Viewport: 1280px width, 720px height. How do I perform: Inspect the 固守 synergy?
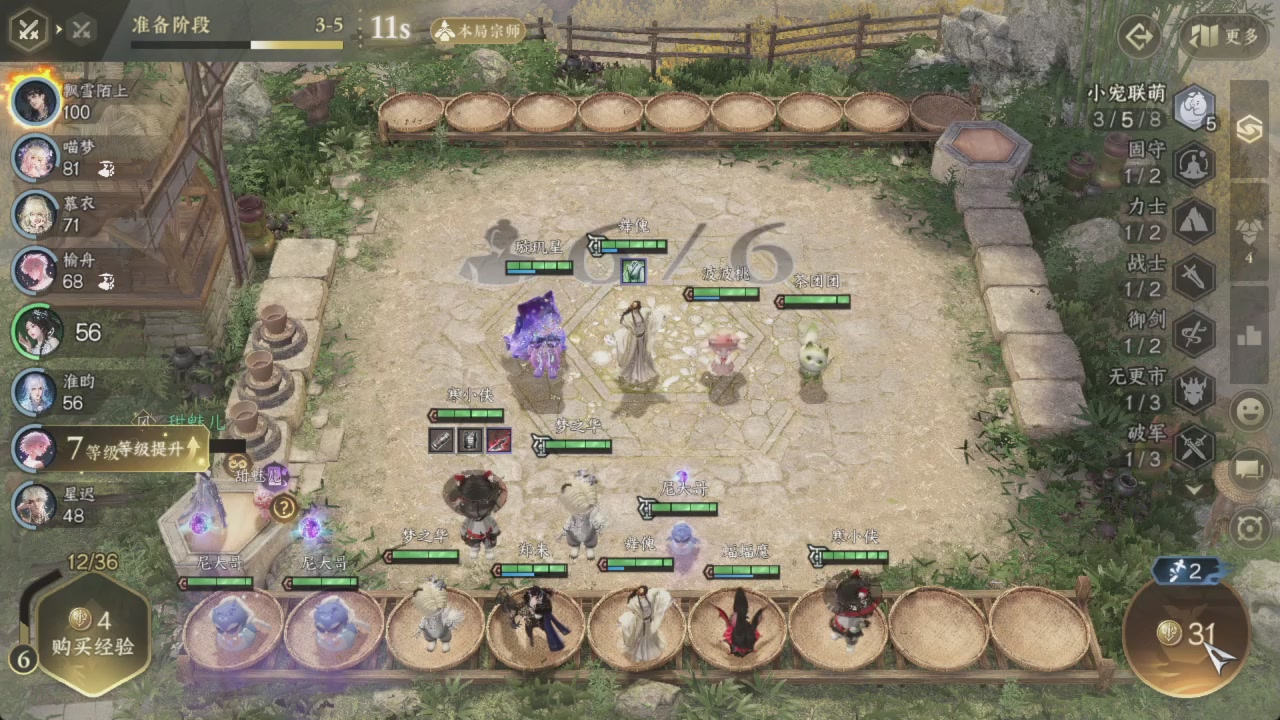point(1193,162)
